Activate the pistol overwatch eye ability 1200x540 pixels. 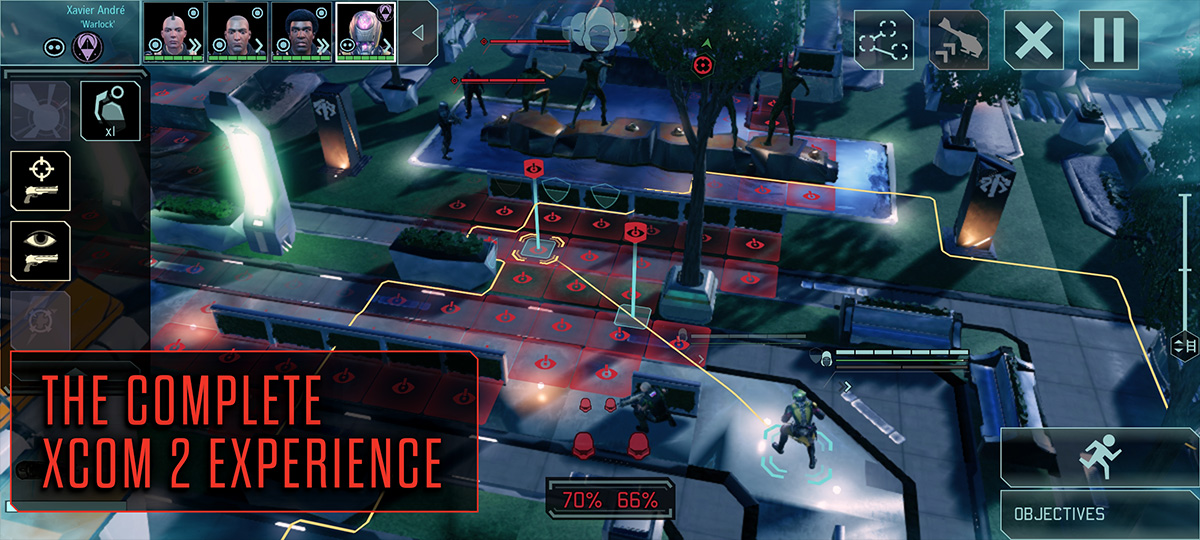(40, 250)
